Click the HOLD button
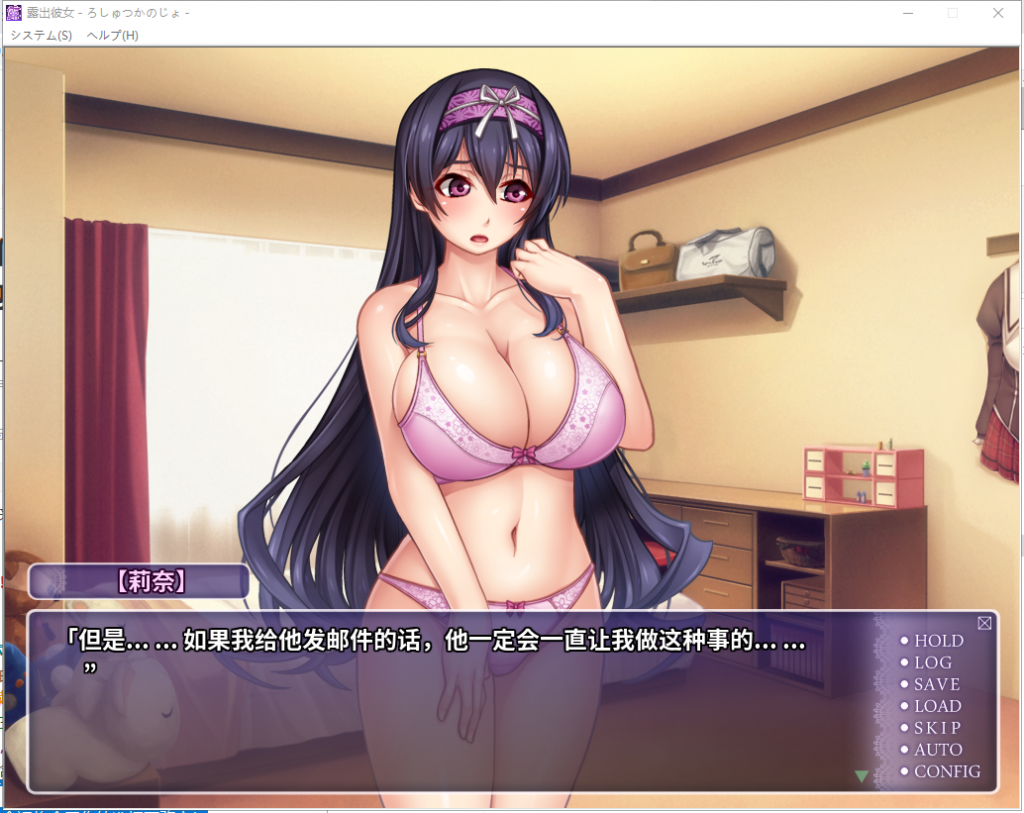The height and width of the screenshot is (813, 1024). tap(937, 641)
